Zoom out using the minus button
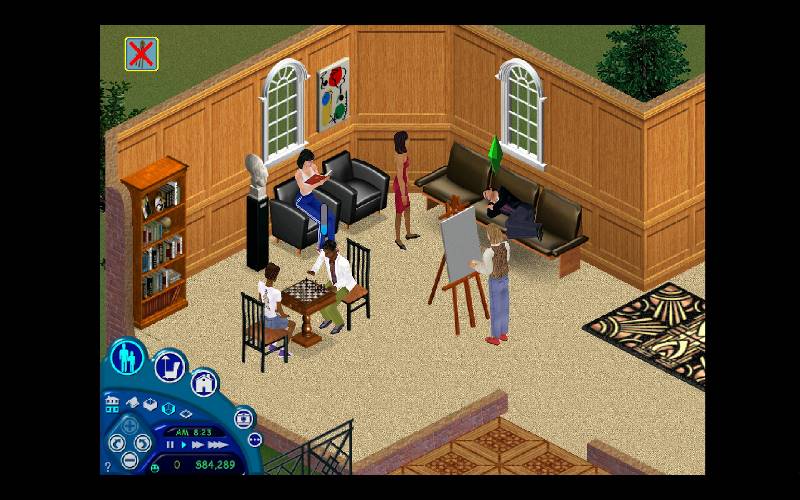The image size is (800, 500). (x=129, y=460)
